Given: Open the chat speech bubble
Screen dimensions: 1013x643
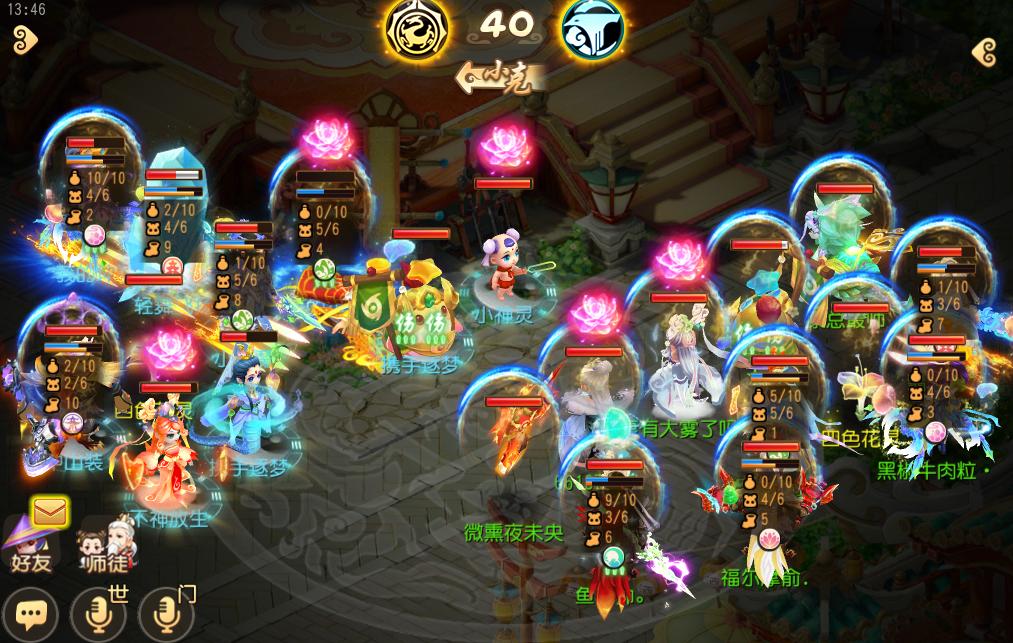Looking at the screenshot, I should pos(31,612).
